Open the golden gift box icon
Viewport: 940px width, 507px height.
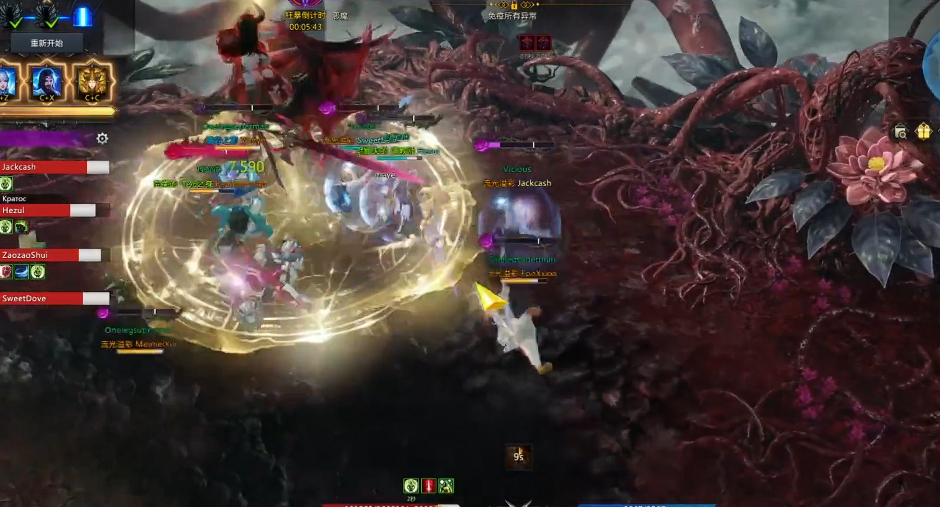[x=923, y=131]
